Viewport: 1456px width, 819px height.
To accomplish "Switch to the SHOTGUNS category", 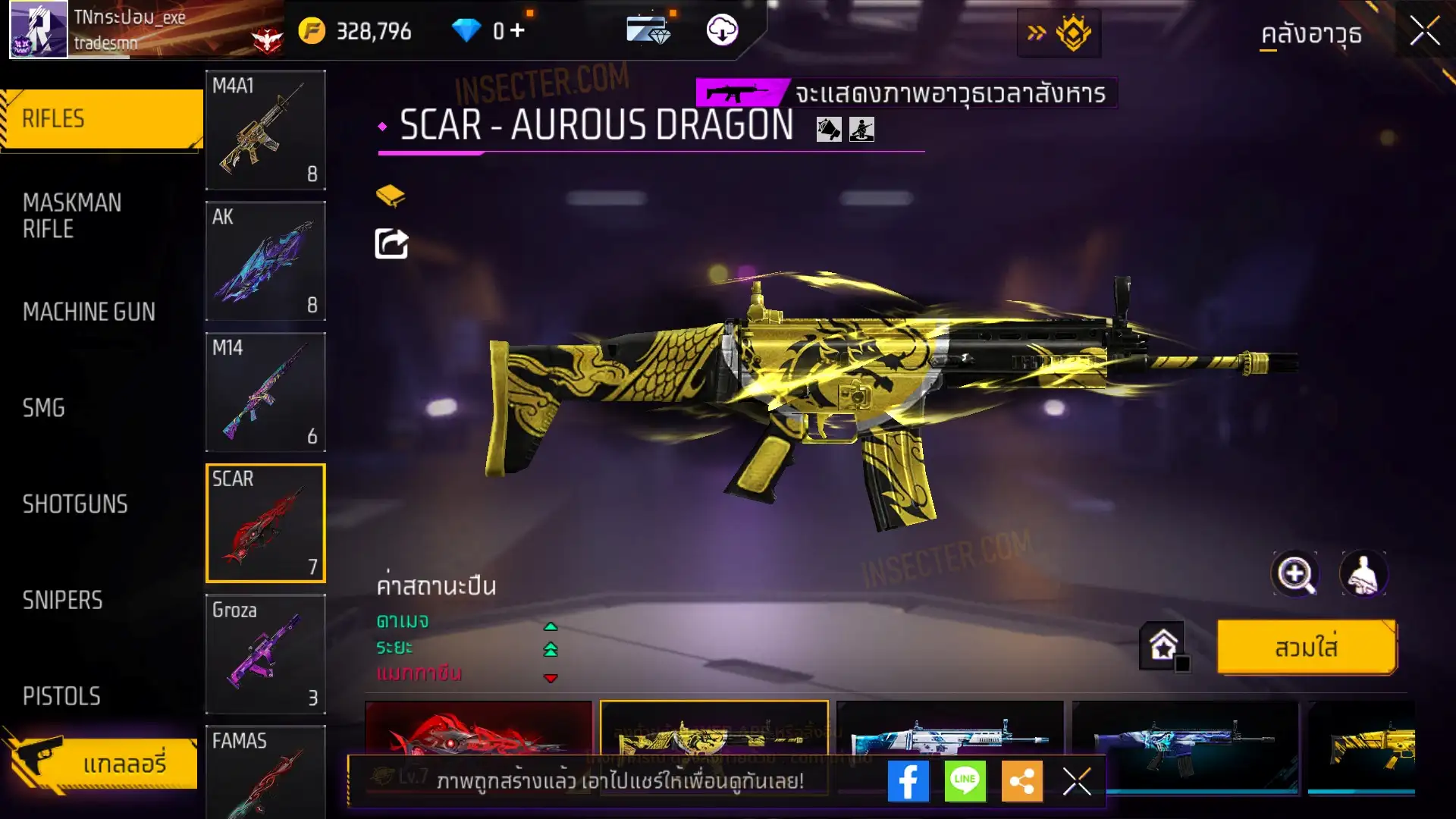I will tap(75, 504).
